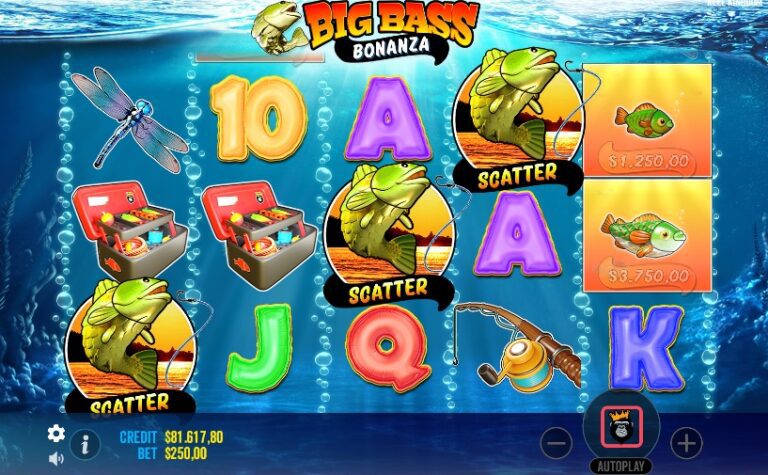Open the Autoplay options
This screenshot has width=768, height=475.
(621, 466)
